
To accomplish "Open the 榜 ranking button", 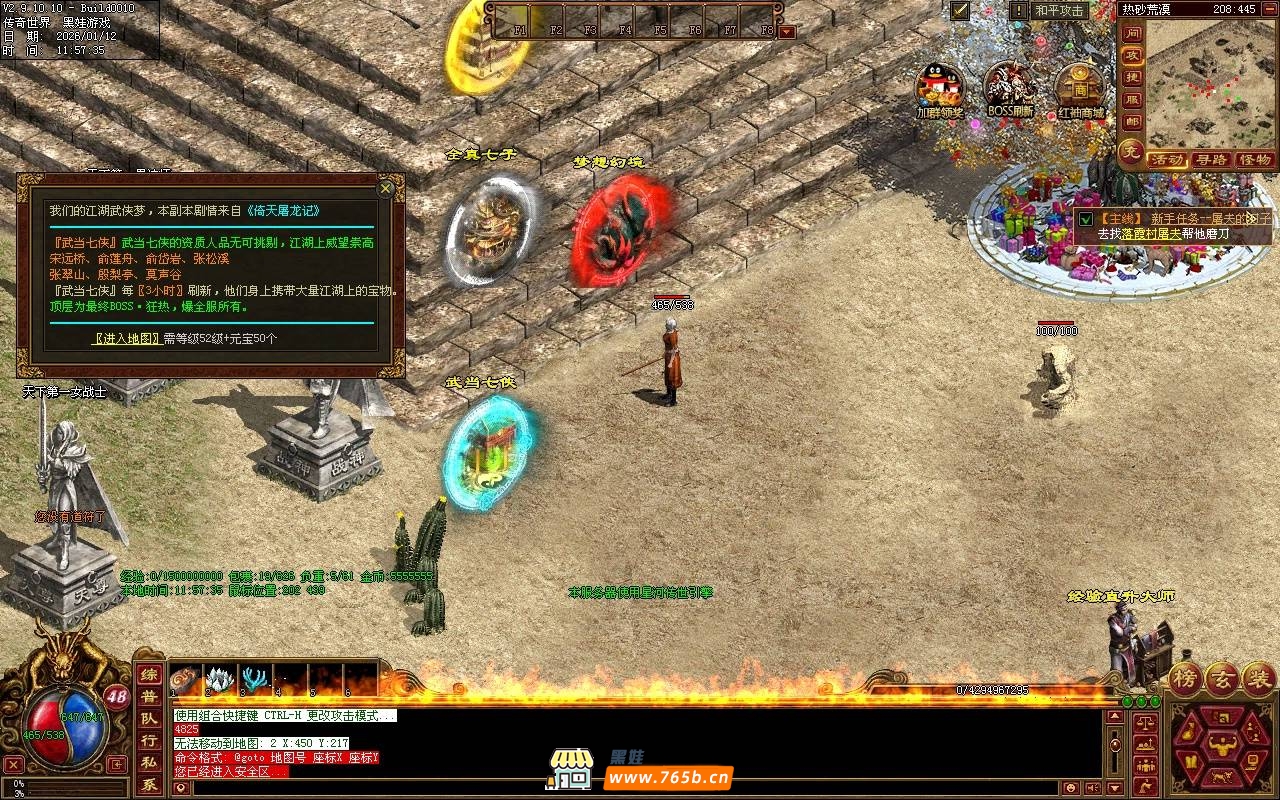I will click(x=1187, y=679).
